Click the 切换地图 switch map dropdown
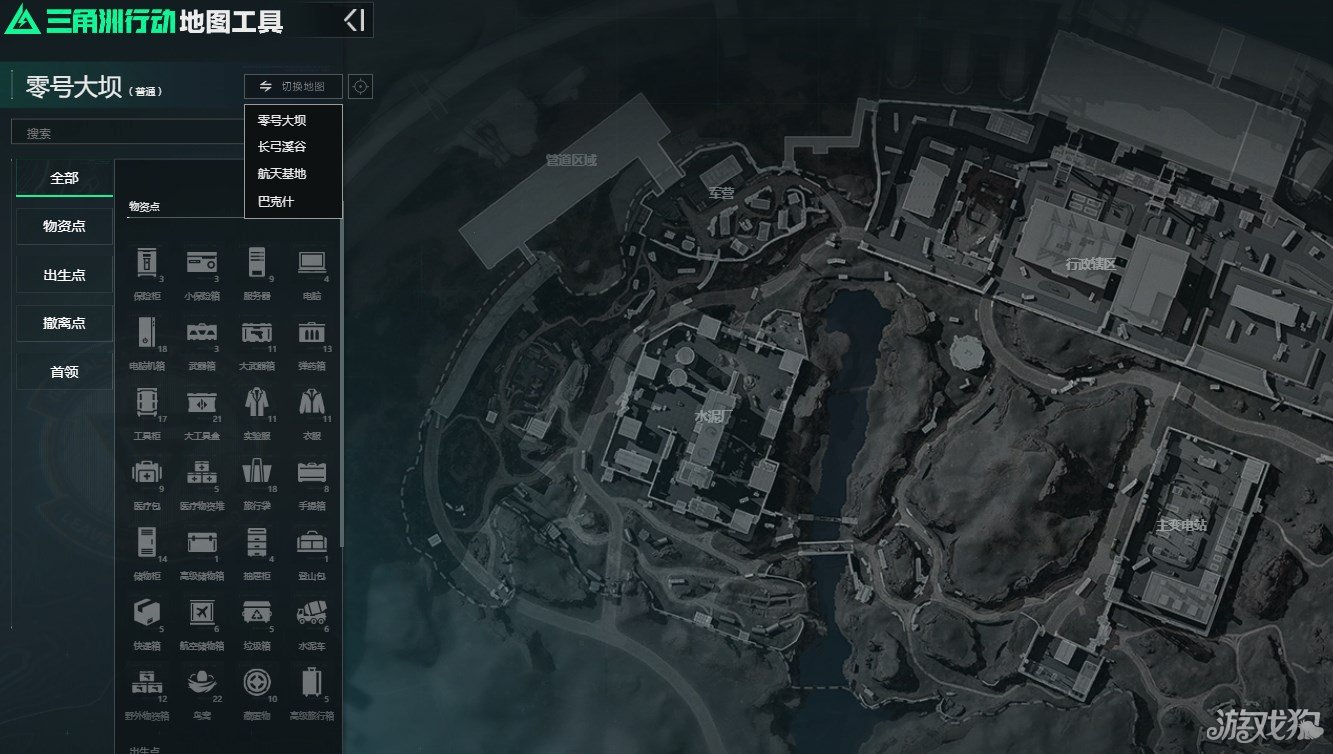 [x=293, y=87]
